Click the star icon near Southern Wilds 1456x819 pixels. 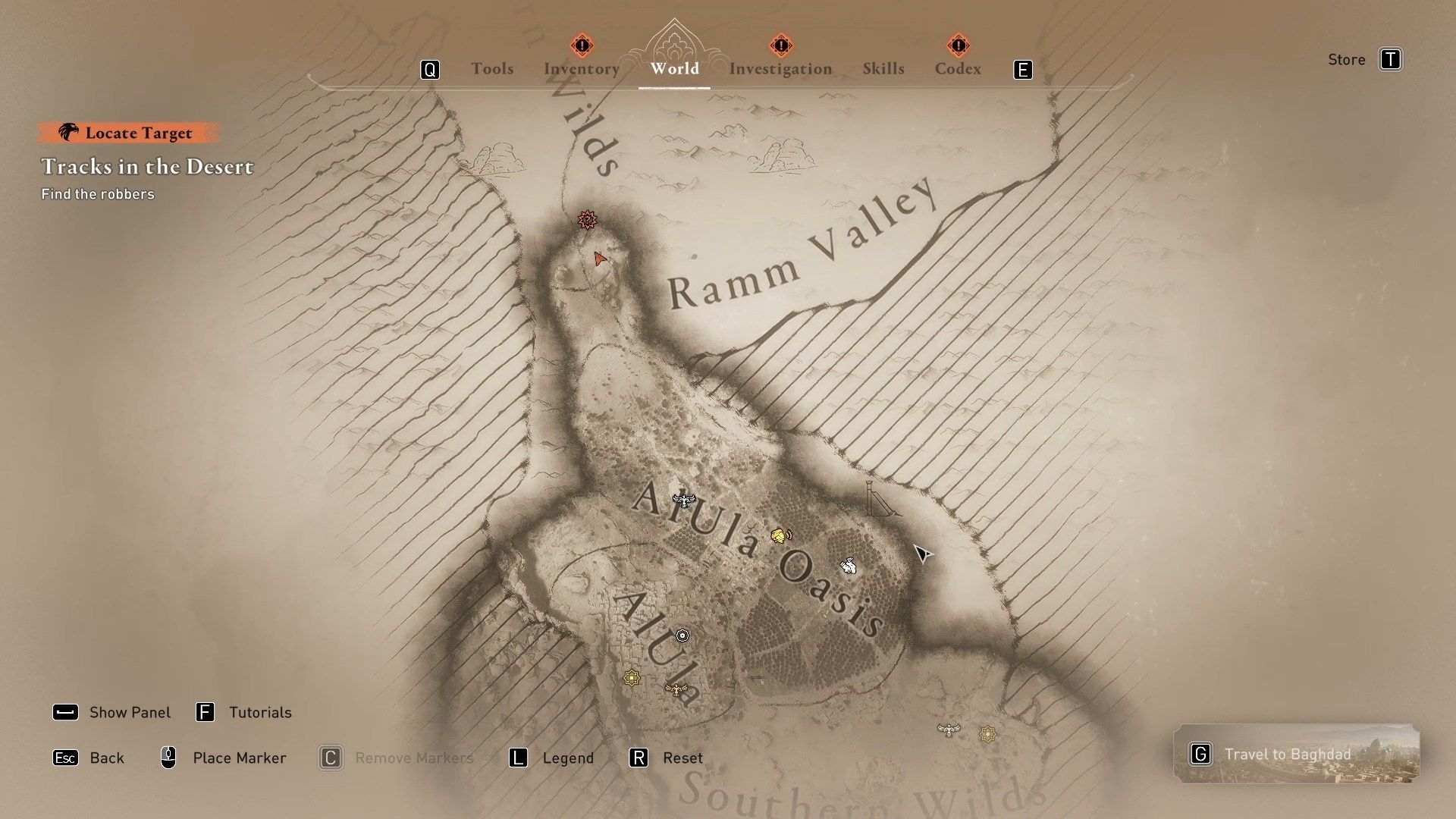click(x=988, y=733)
